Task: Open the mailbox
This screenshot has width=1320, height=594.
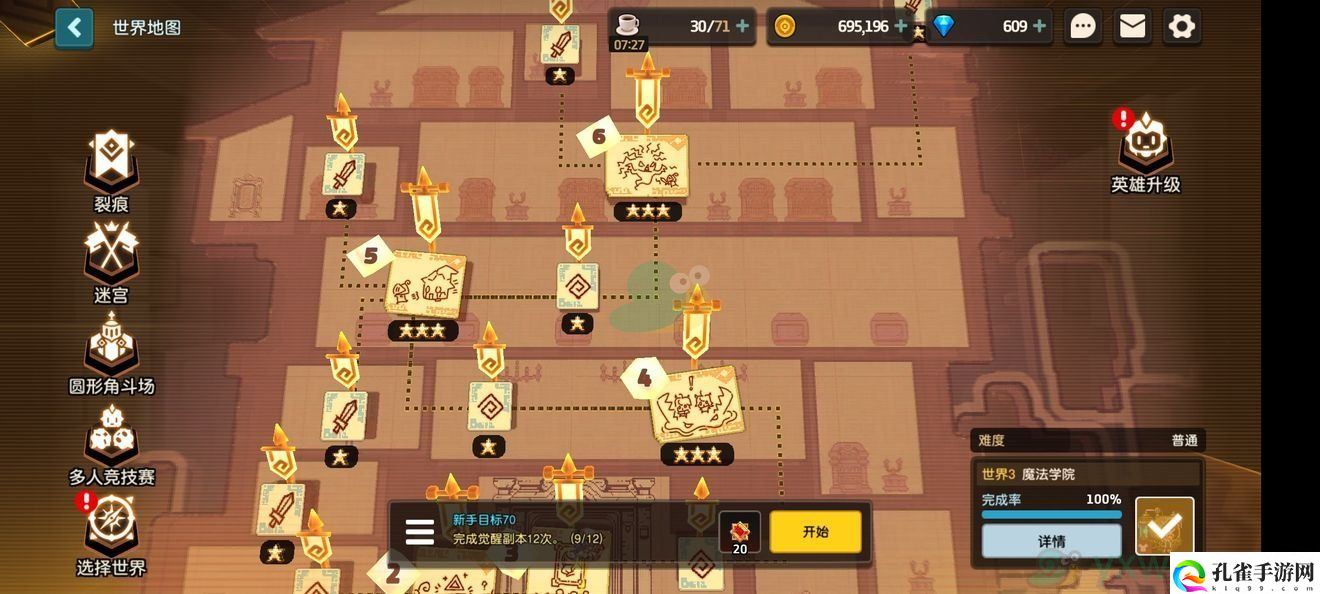Action: pyautogui.click(x=1132, y=26)
